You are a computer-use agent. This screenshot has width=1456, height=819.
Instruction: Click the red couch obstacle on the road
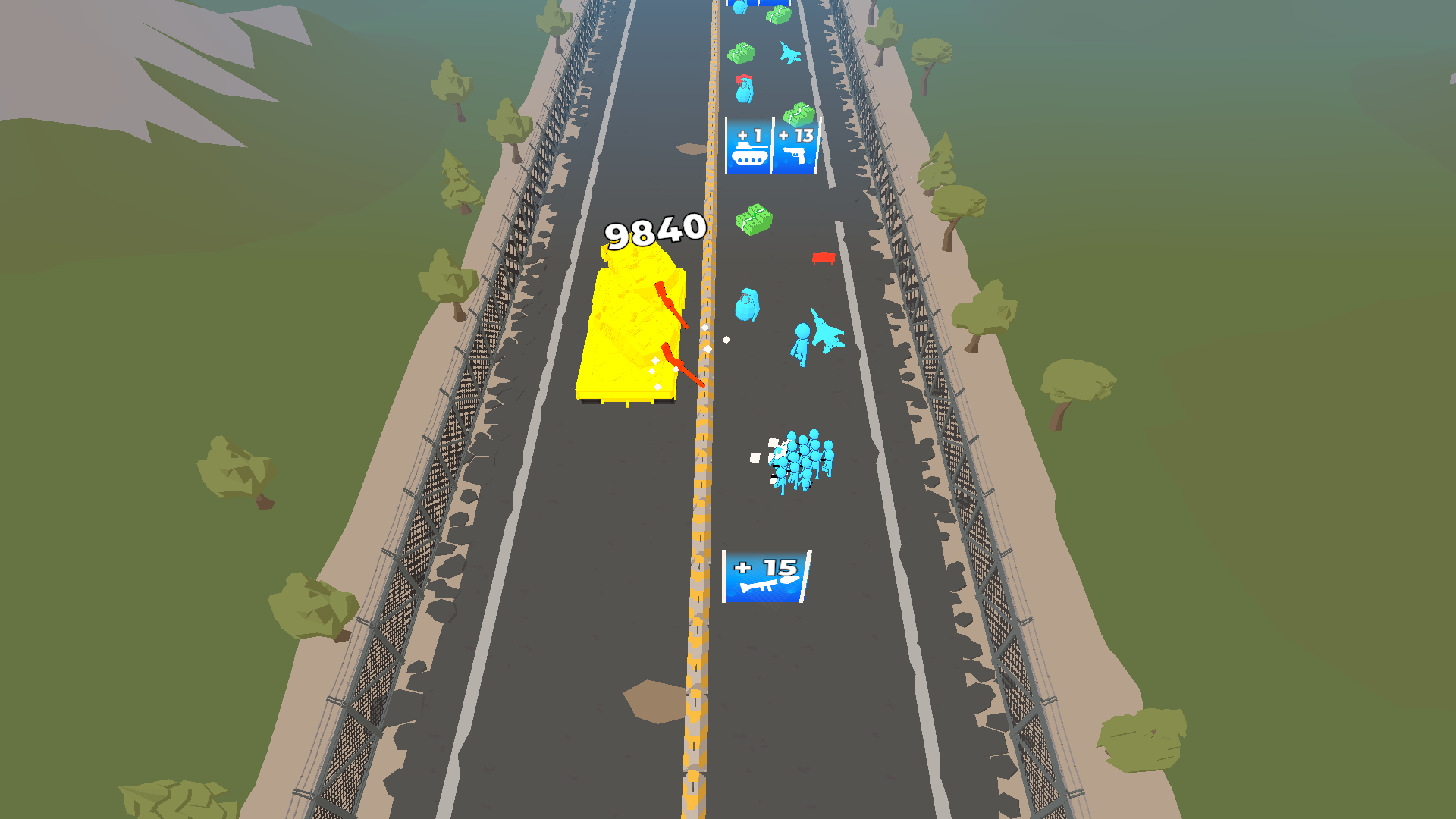coord(825,258)
